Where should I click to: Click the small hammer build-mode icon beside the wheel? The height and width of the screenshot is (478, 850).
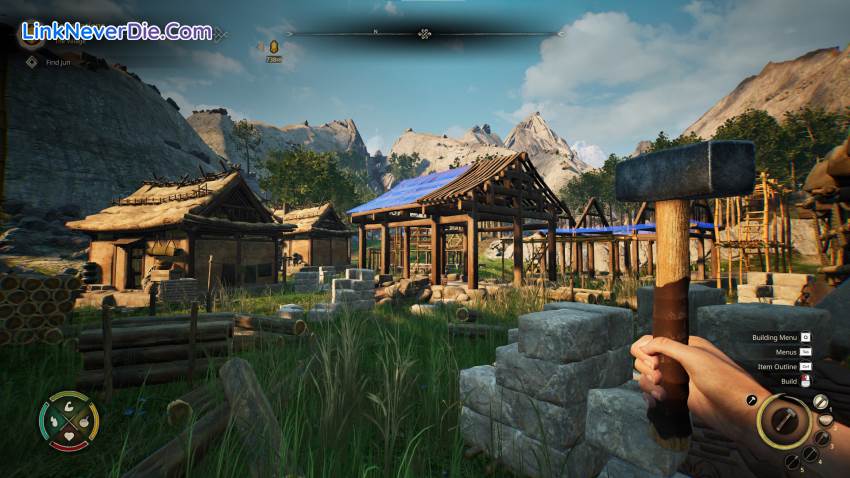[752, 400]
